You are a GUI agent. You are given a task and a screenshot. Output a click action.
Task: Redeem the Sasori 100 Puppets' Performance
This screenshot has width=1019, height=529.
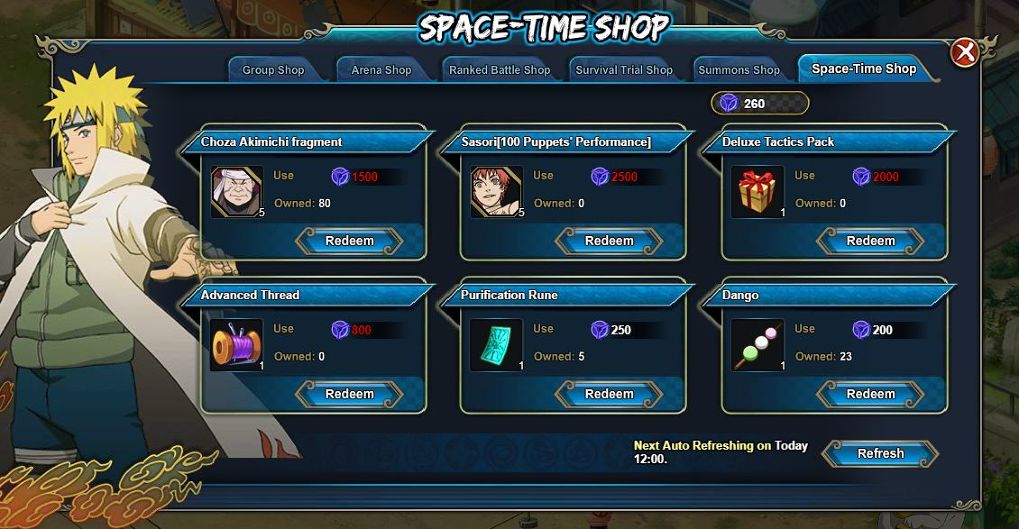[609, 241]
